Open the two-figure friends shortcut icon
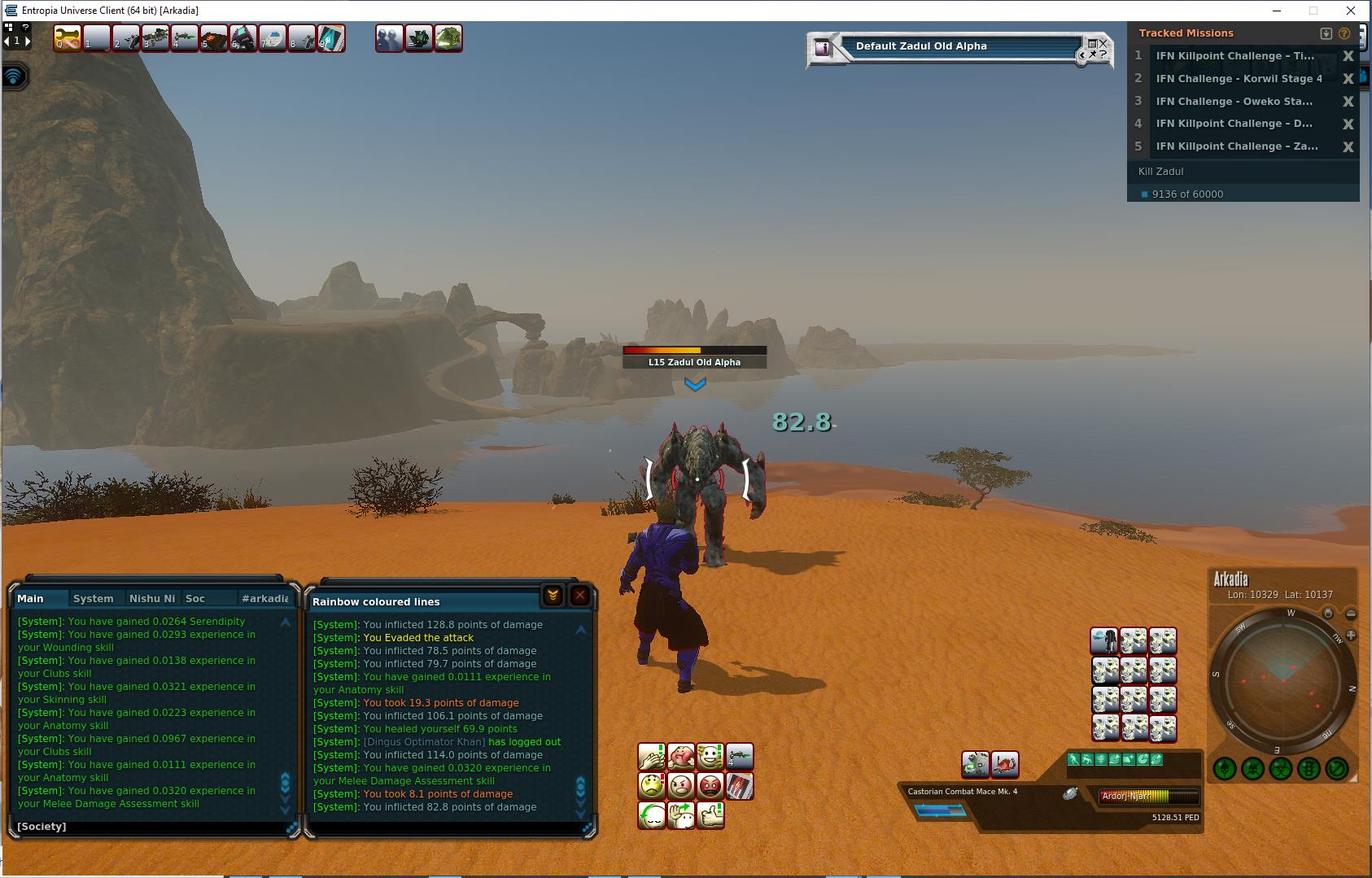This screenshot has height=878, width=1372. pyautogui.click(x=389, y=38)
